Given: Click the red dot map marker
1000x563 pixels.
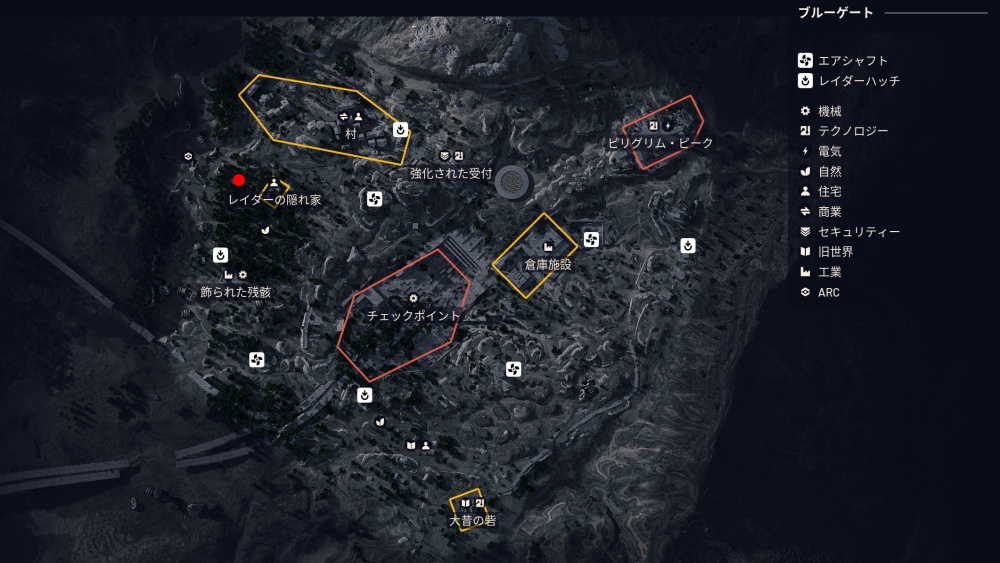Looking at the screenshot, I should click(x=239, y=180).
